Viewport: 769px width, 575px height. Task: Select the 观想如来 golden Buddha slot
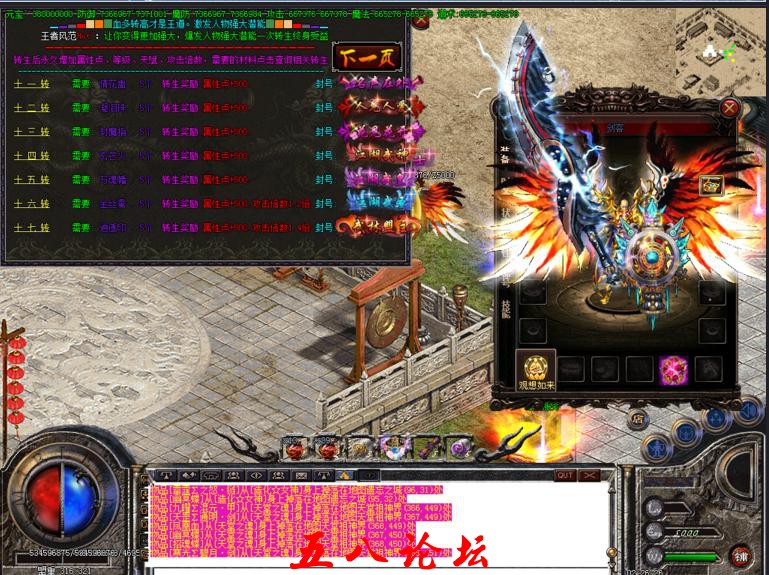point(535,368)
